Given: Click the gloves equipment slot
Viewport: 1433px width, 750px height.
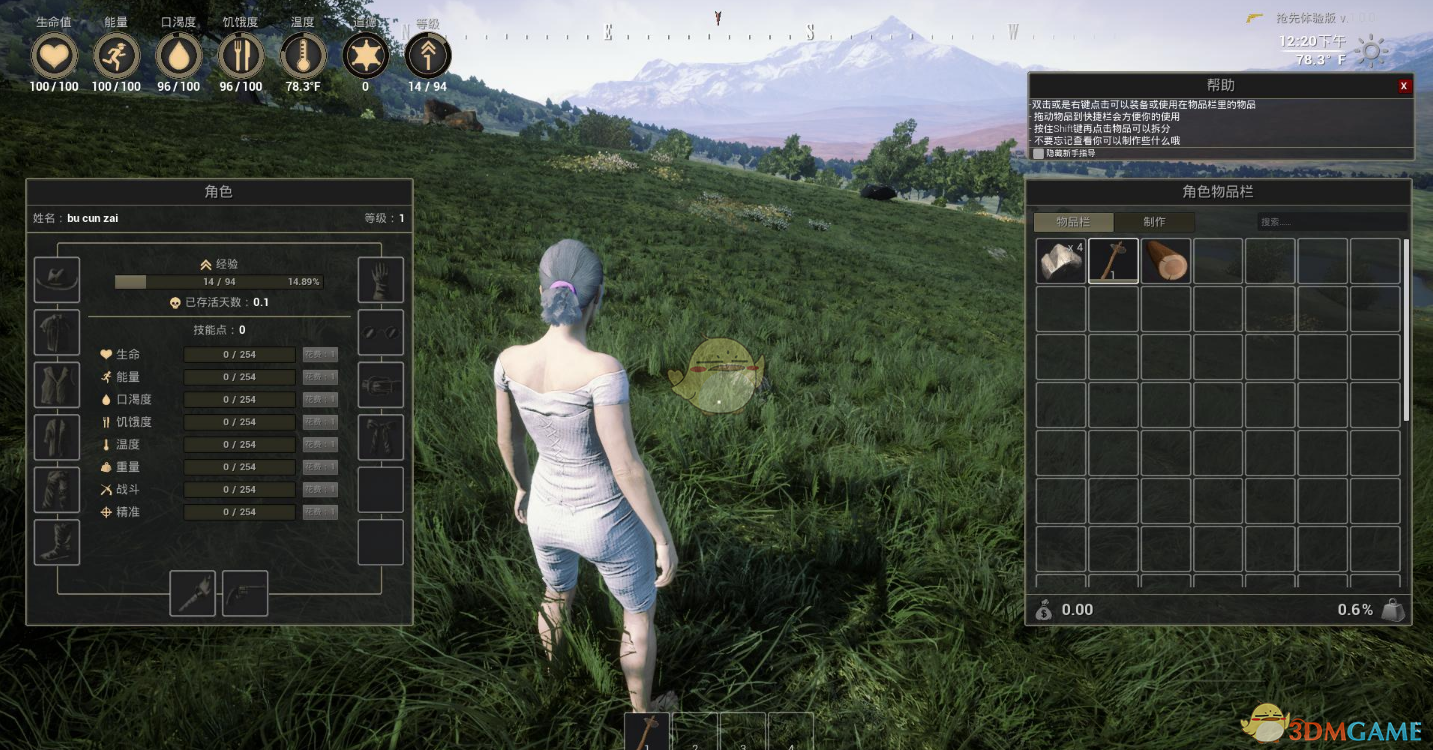Looking at the screenshot, I should 381,280.
